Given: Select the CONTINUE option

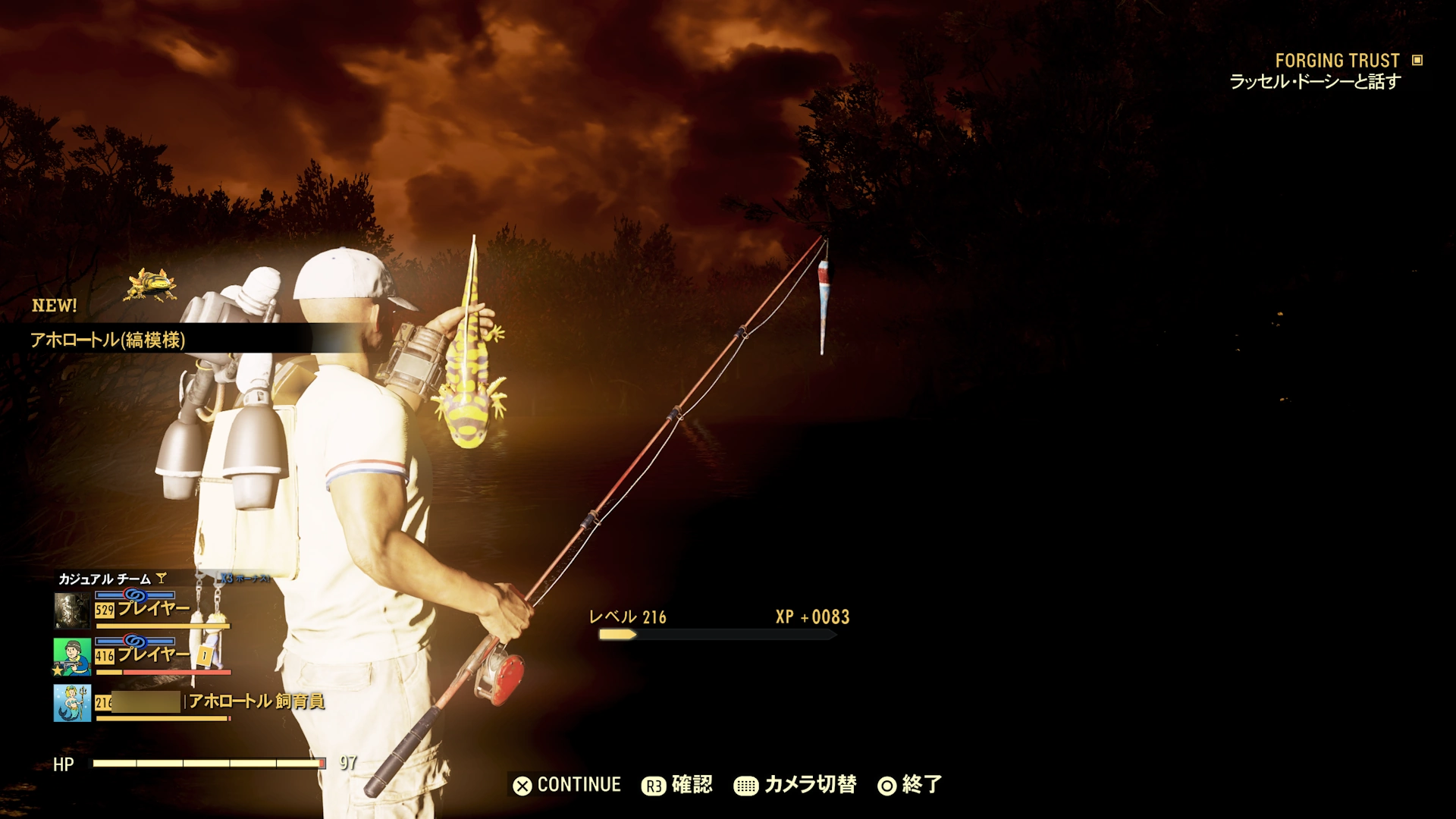Looking at the screenshot, I should [x=567, y=785].
